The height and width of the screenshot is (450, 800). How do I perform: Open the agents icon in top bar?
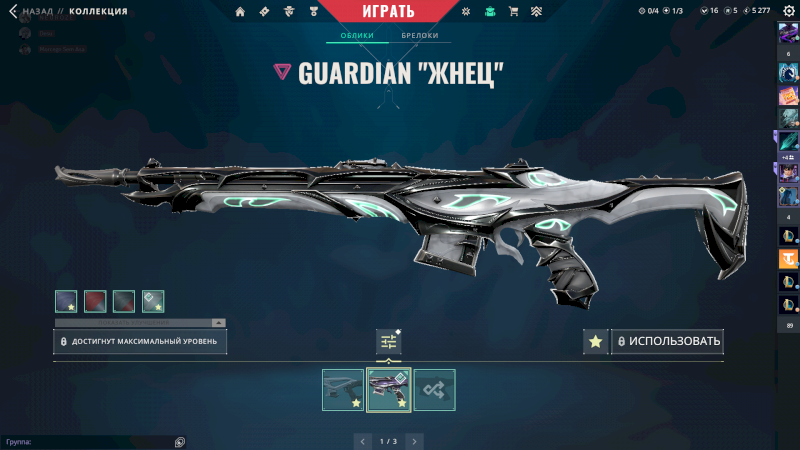point(291,12)
